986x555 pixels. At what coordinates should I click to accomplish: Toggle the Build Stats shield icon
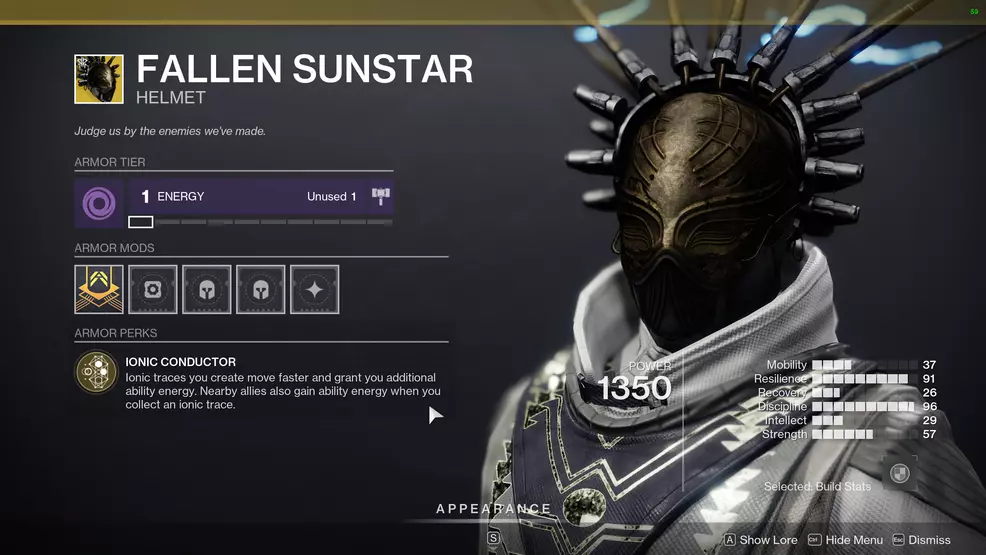pos(900,474)
